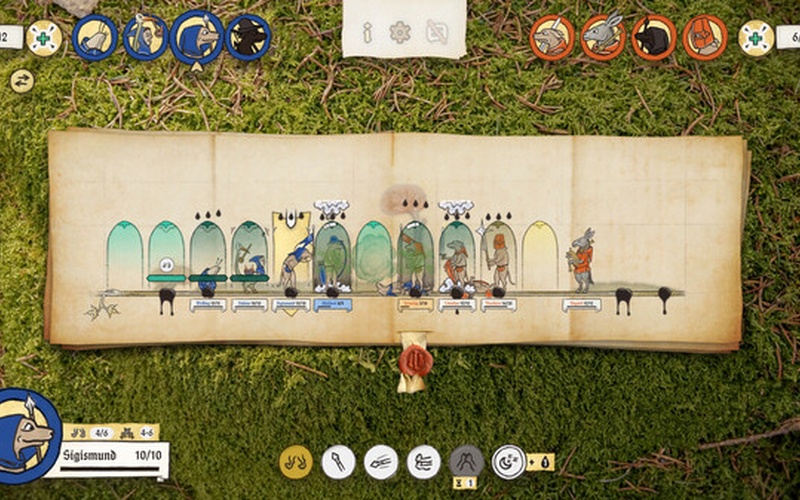
Task: Select the blue team swordsman portrait
Action: (x=146, y=38)
